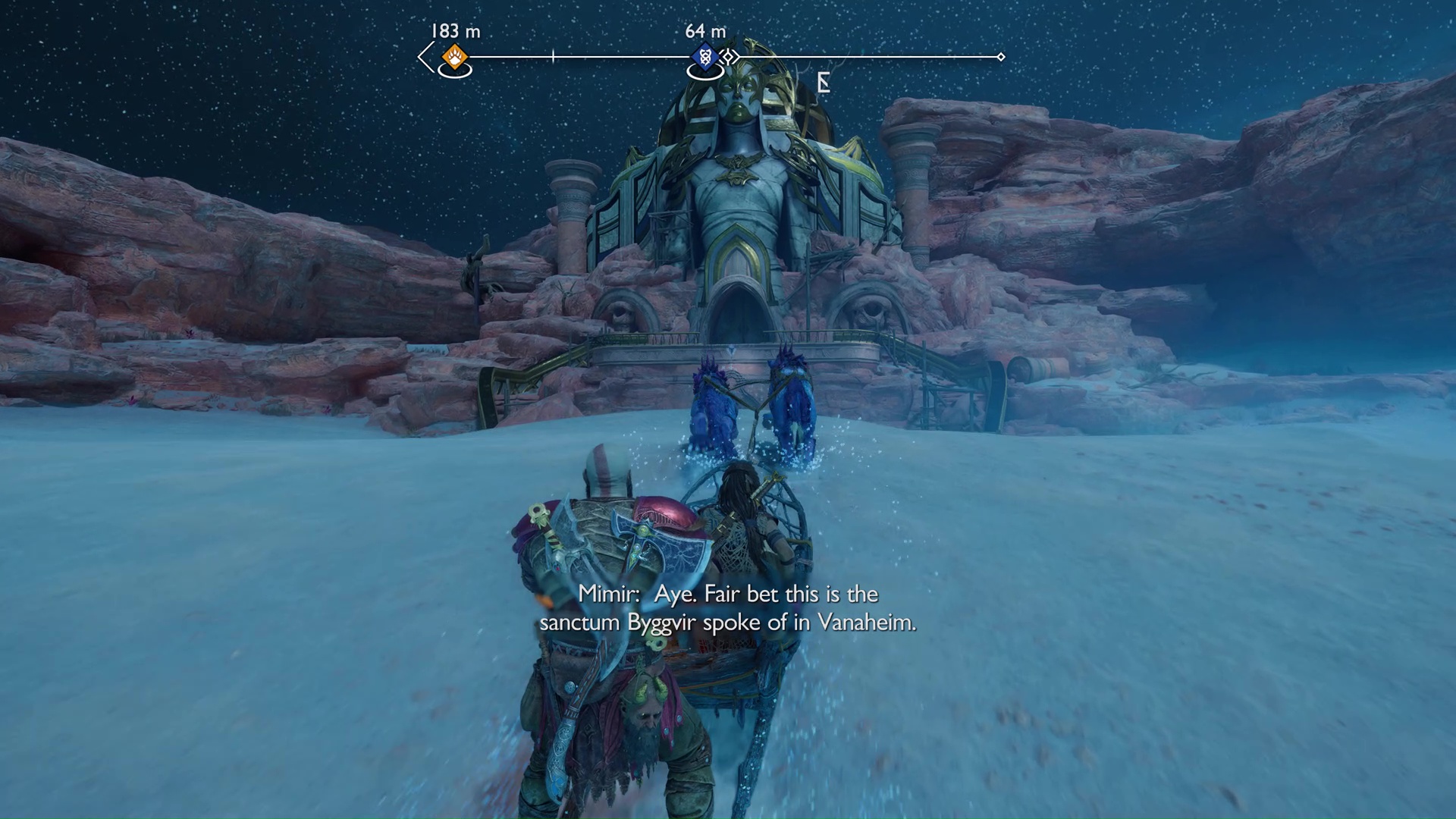Click the small diamond at compass right end
This screenshot has width=1456, height=819.
tap(1003, 55)
